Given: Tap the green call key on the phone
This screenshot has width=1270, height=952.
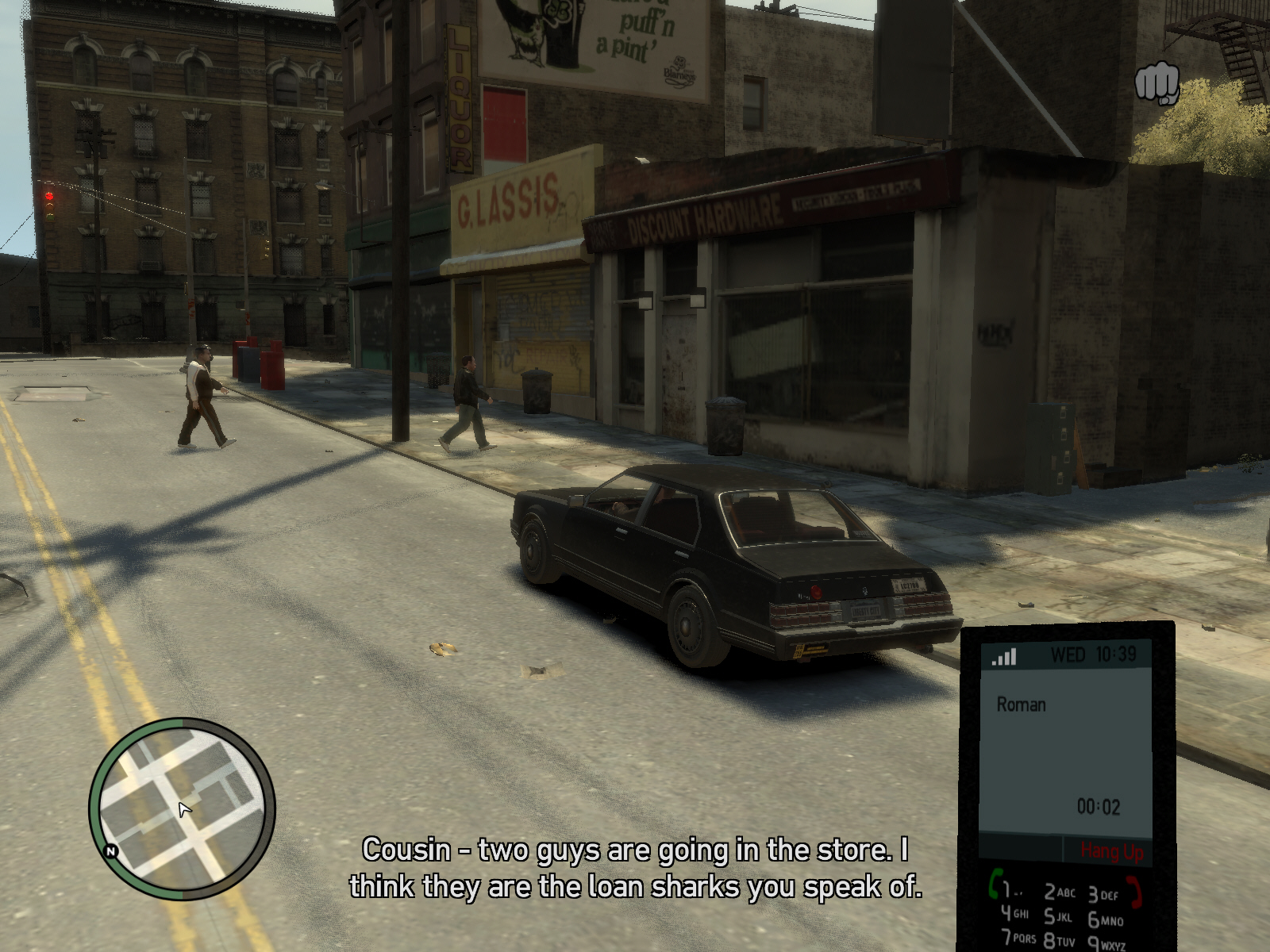Looking at the screenshot, I should [994, 882].
